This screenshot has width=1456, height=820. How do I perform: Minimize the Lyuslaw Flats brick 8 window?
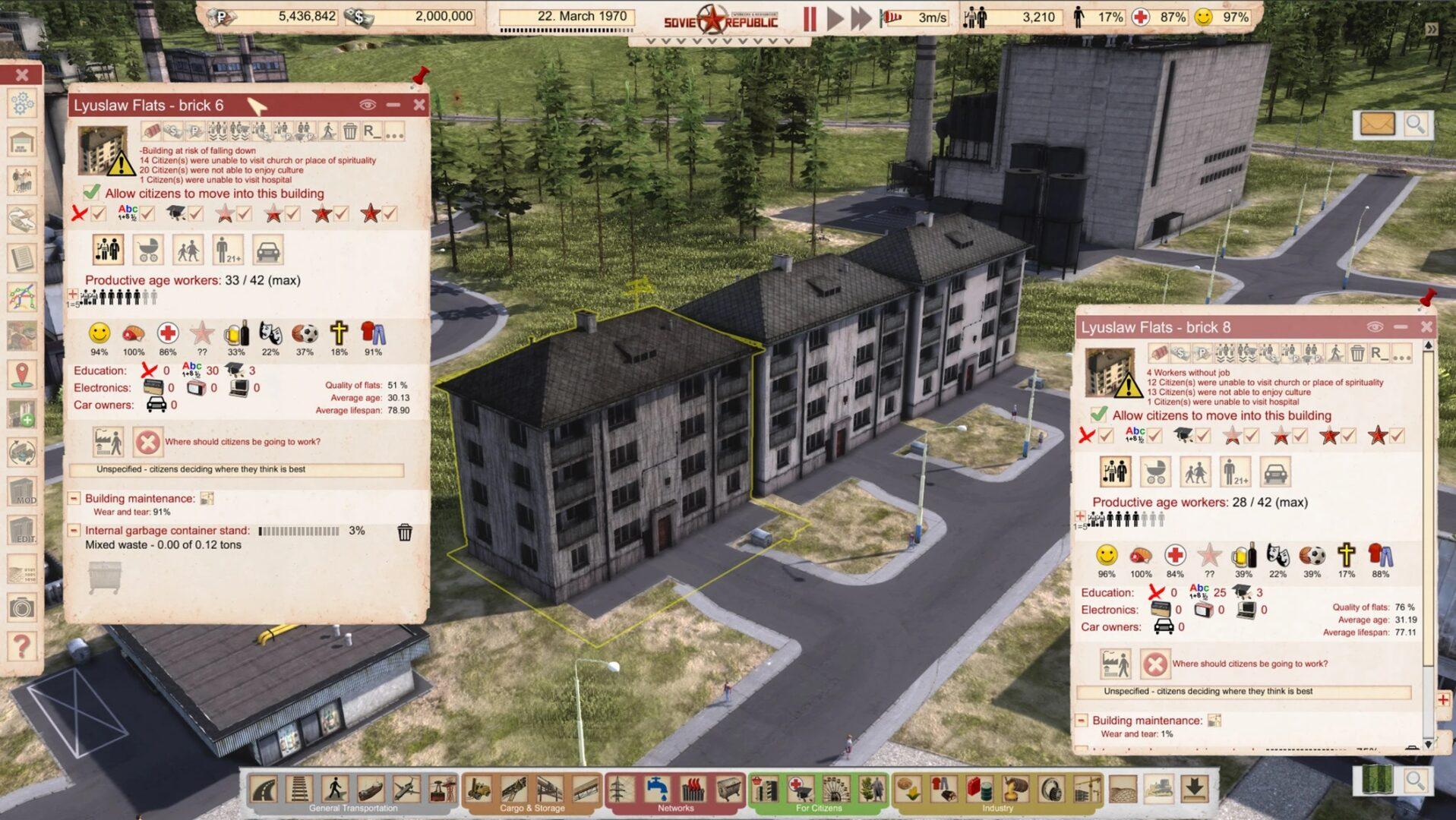click(x=1401, y=326)
